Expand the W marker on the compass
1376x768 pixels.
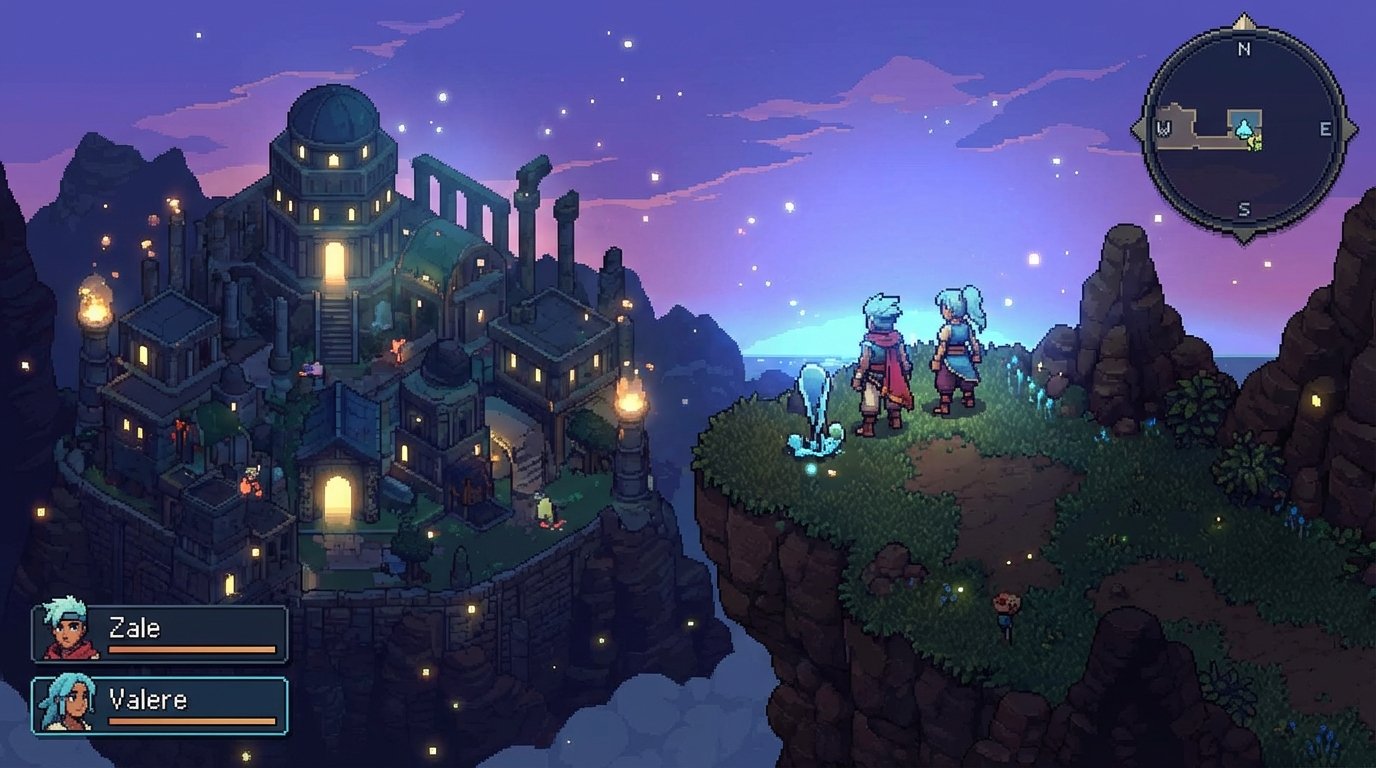1162,127
